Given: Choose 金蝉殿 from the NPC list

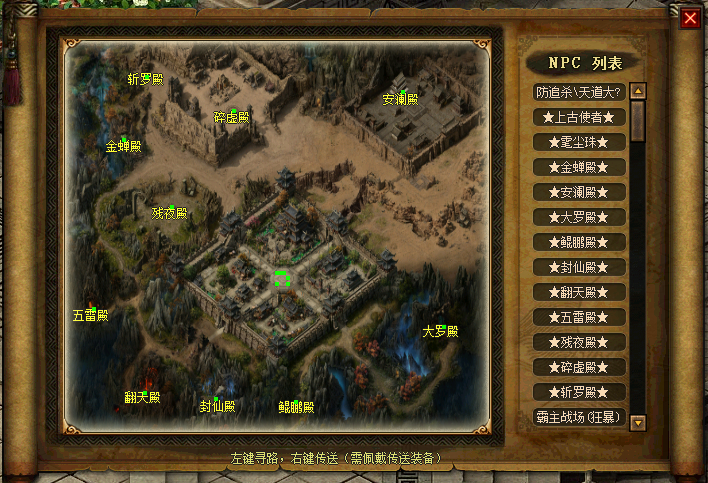Looking at the screenshot, I should click(578, 167).
